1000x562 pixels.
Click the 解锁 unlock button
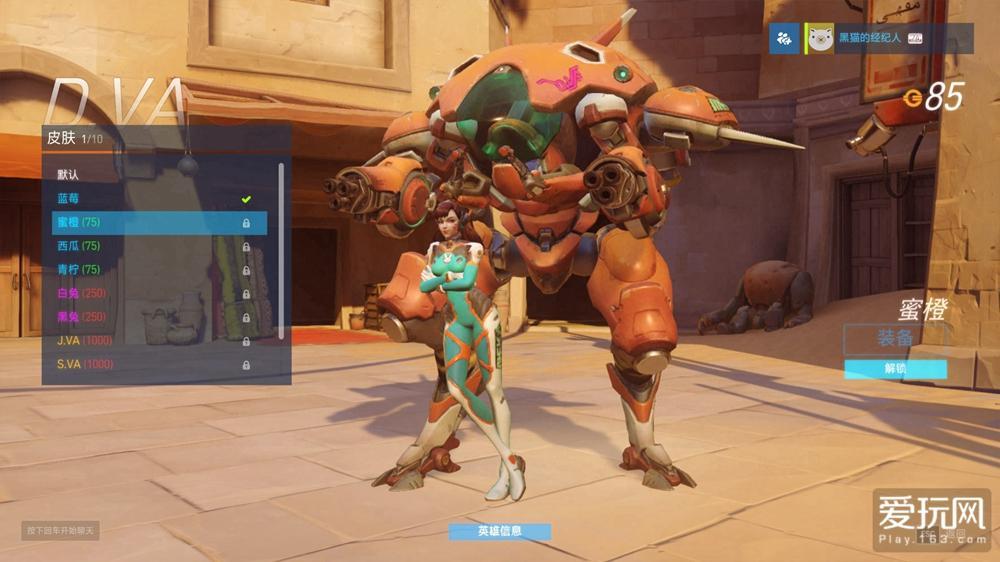[x=895, y=369]
